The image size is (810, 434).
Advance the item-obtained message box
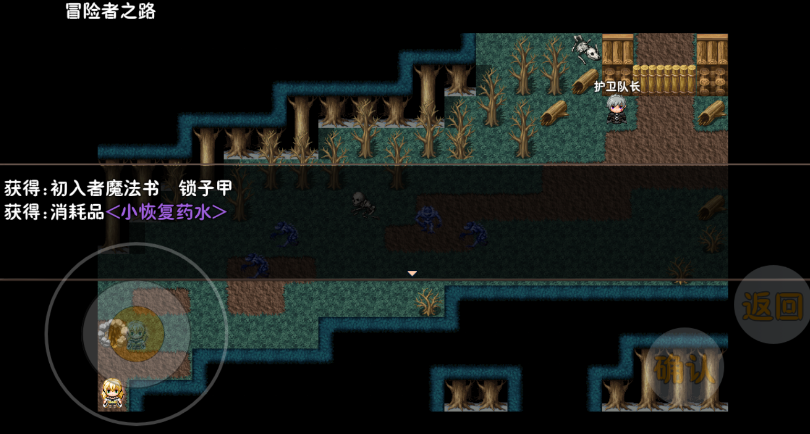coord(411,272)
